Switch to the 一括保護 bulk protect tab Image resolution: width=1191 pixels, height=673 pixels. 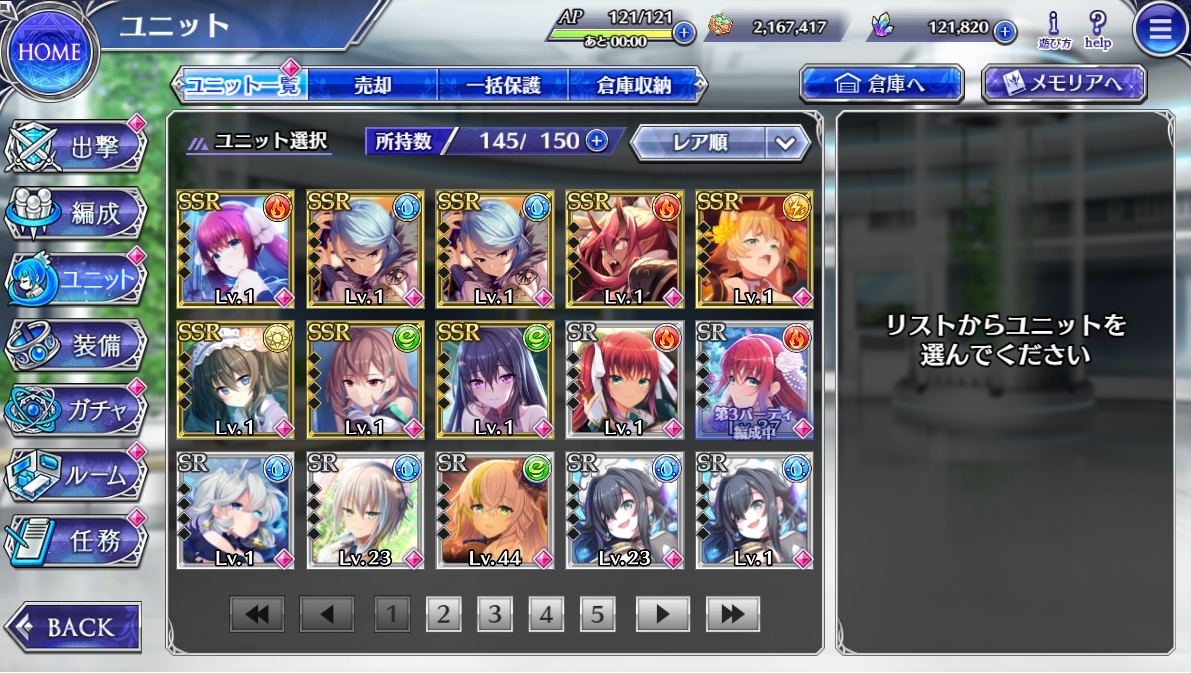point(502,85)
